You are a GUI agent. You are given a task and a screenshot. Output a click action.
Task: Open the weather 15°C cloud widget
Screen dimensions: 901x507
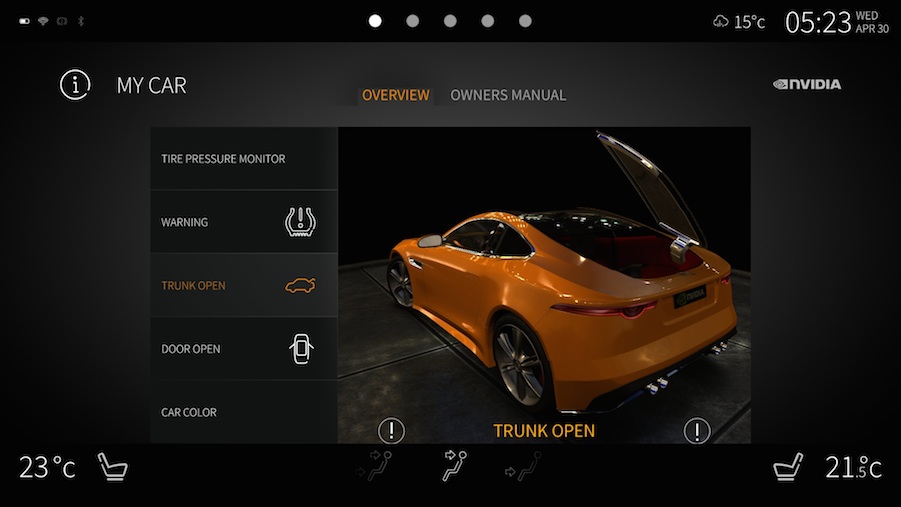click(x=739, y=21)
